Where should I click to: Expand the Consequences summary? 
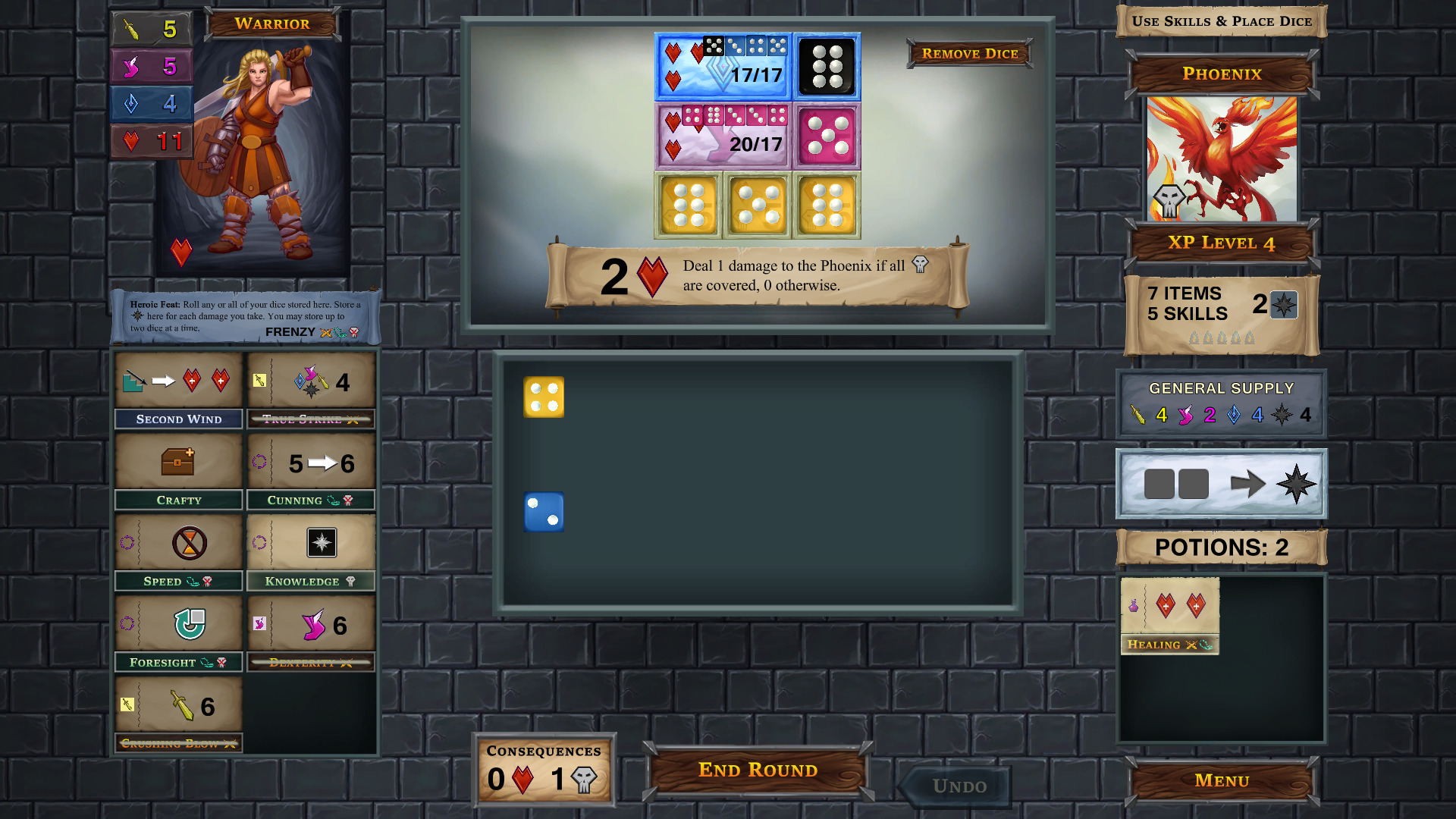pyautogui.click(x=543, y=767)
